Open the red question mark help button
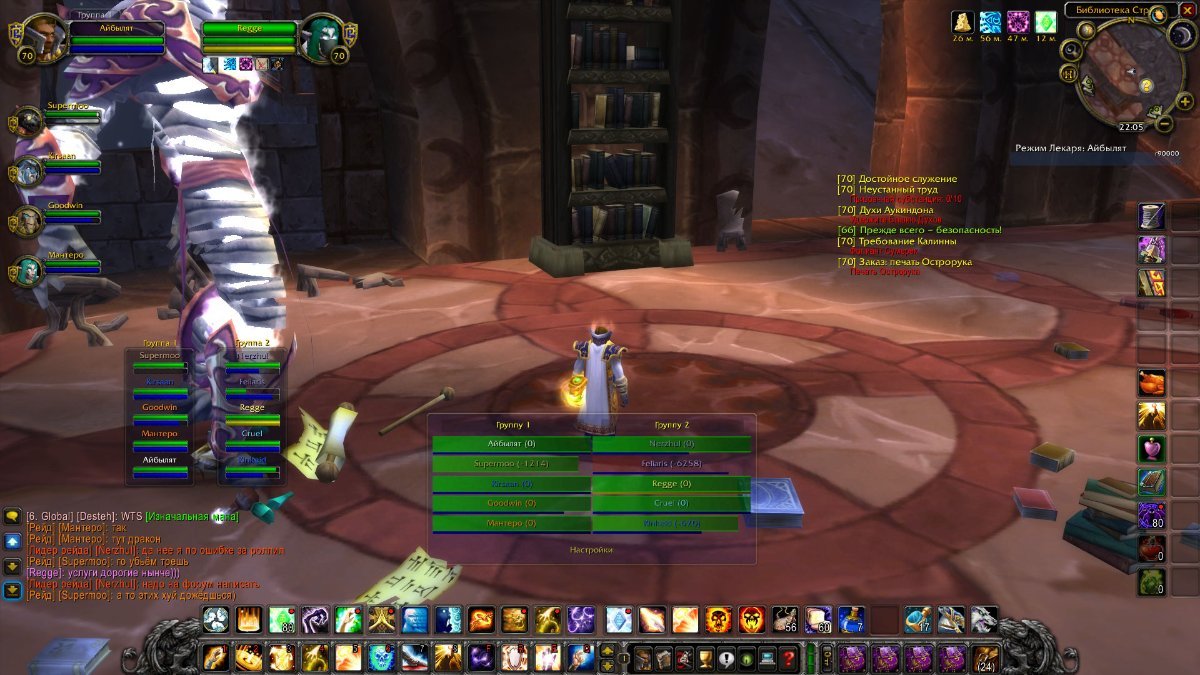Screen dimensions: 1200x675 (789, 659)
